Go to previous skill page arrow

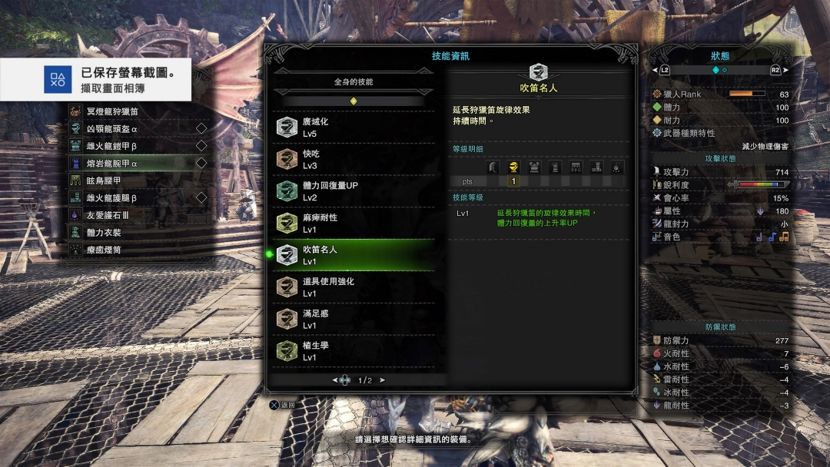[x=335, y=381]
